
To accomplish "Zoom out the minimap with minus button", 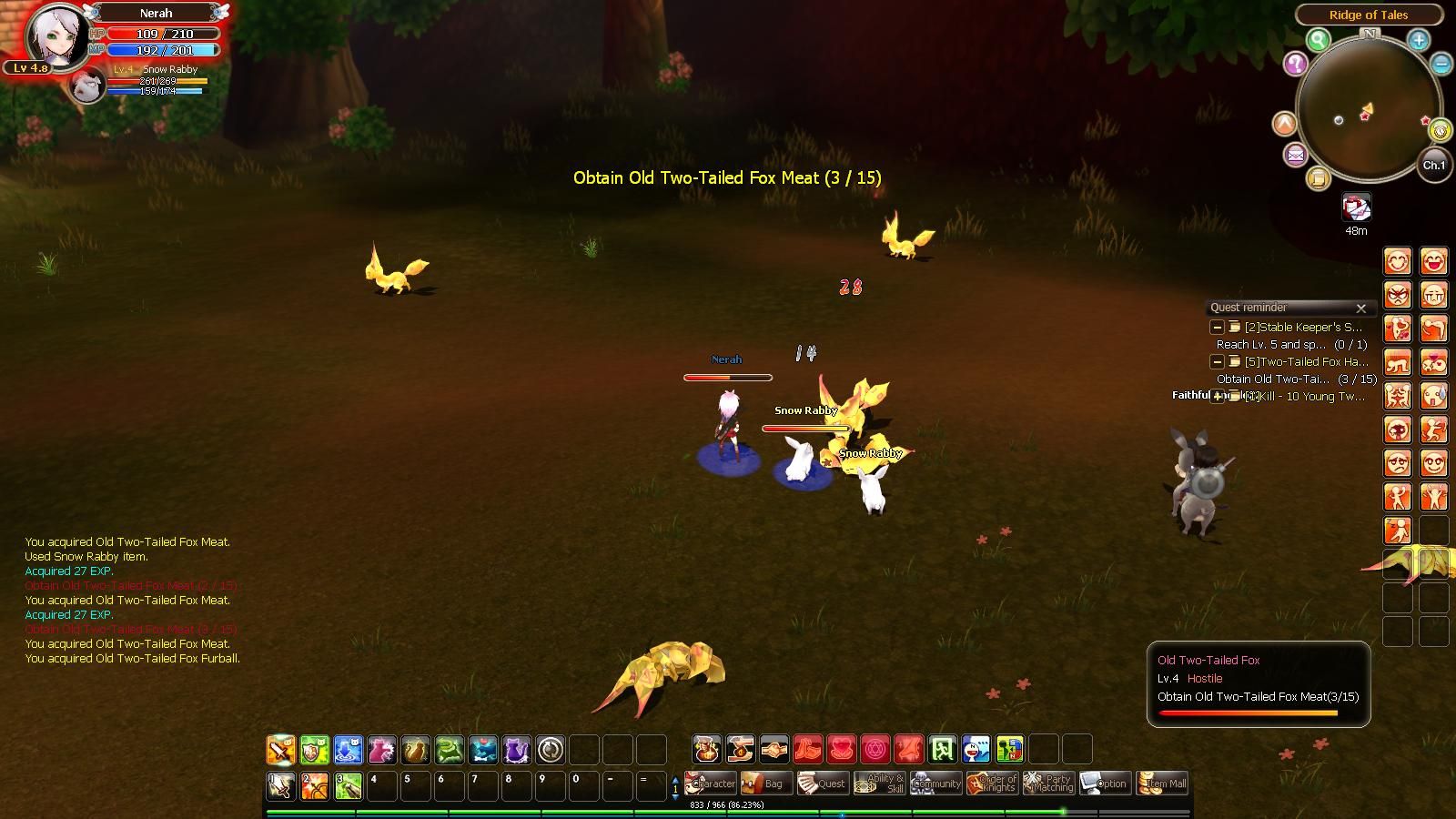I will click(x=1441, y=63).
